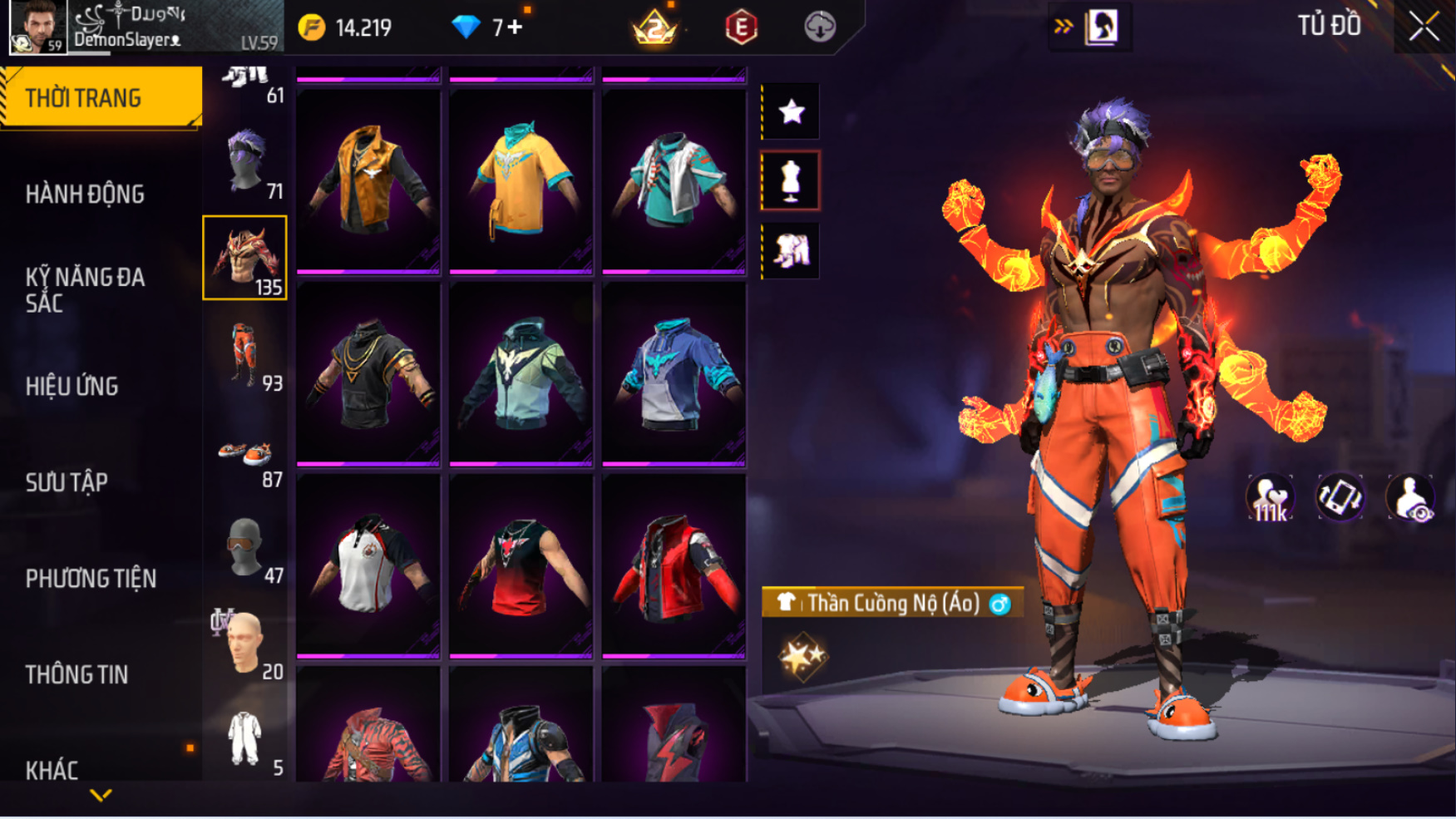Open Kỹ Năng Đa Sắc section
The height and width of the screenshot is (819, 1456).
pos(85,289)
